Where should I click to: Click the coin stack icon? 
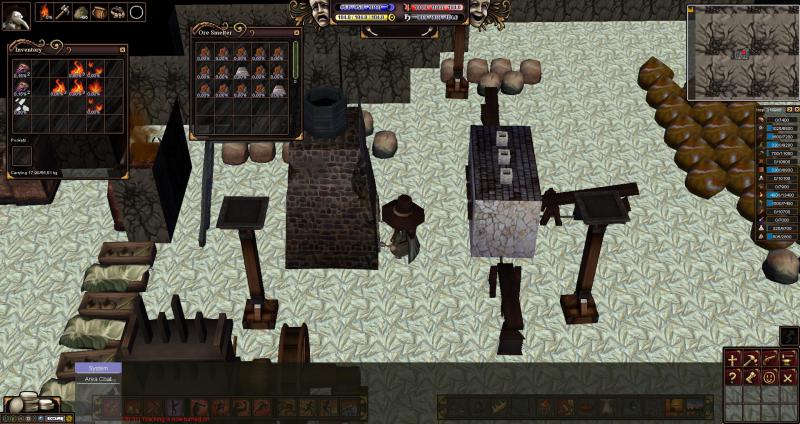[x=39, y=402]
